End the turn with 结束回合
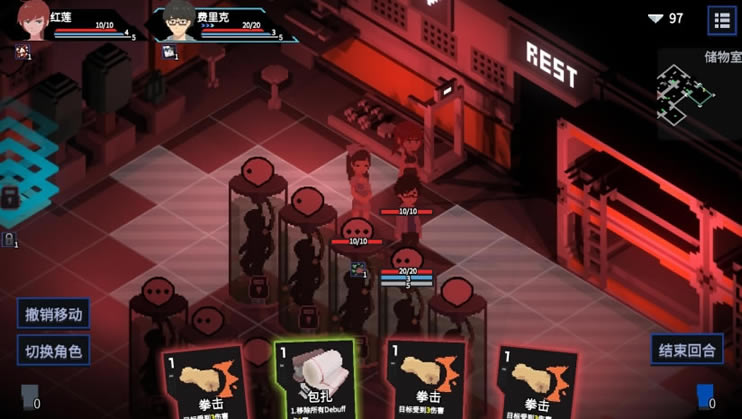This screenshot has width=742, height=419. click(x=687, y=350)
